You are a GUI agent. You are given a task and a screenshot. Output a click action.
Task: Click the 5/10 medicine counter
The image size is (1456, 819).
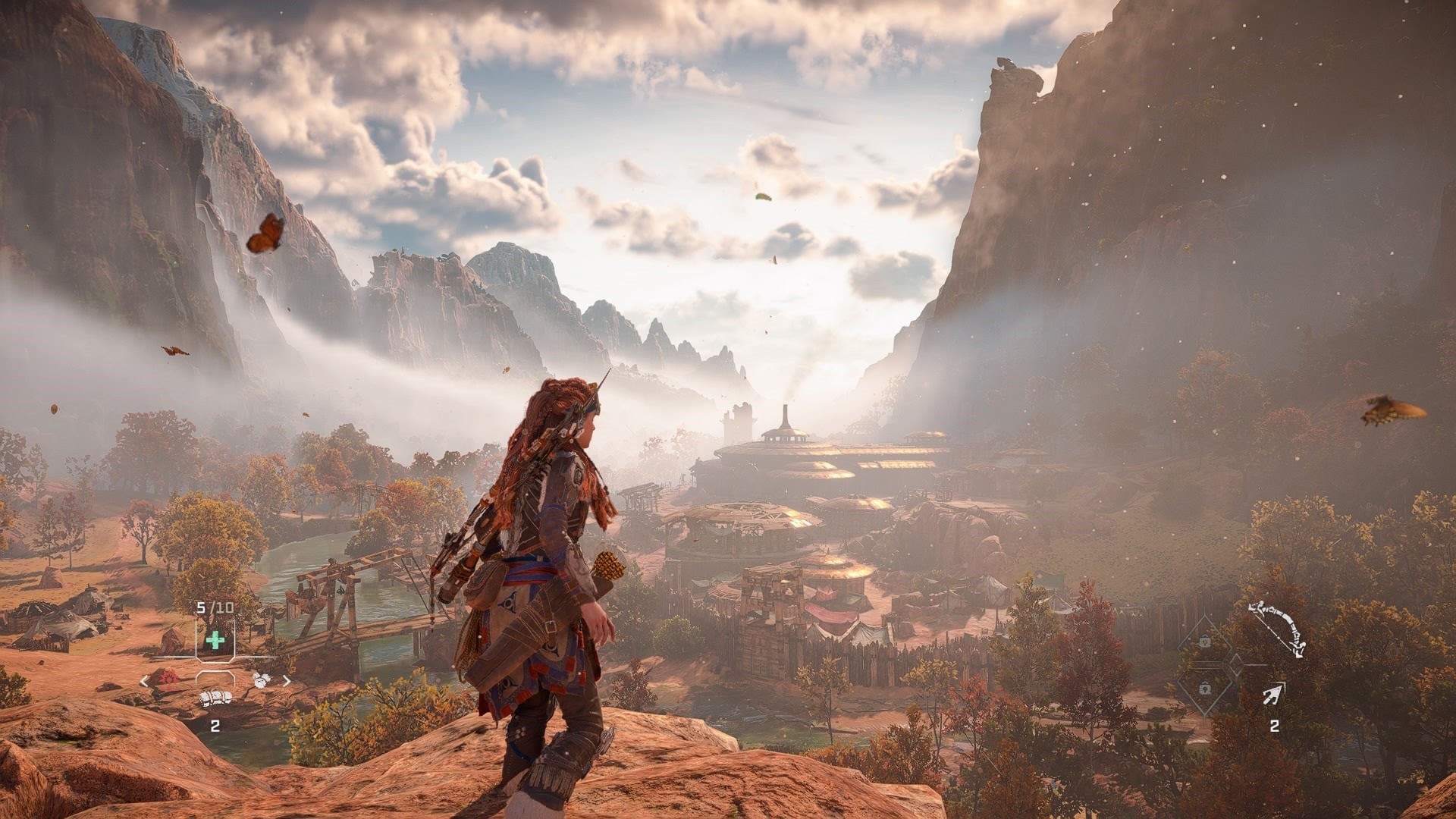[214, 607]
